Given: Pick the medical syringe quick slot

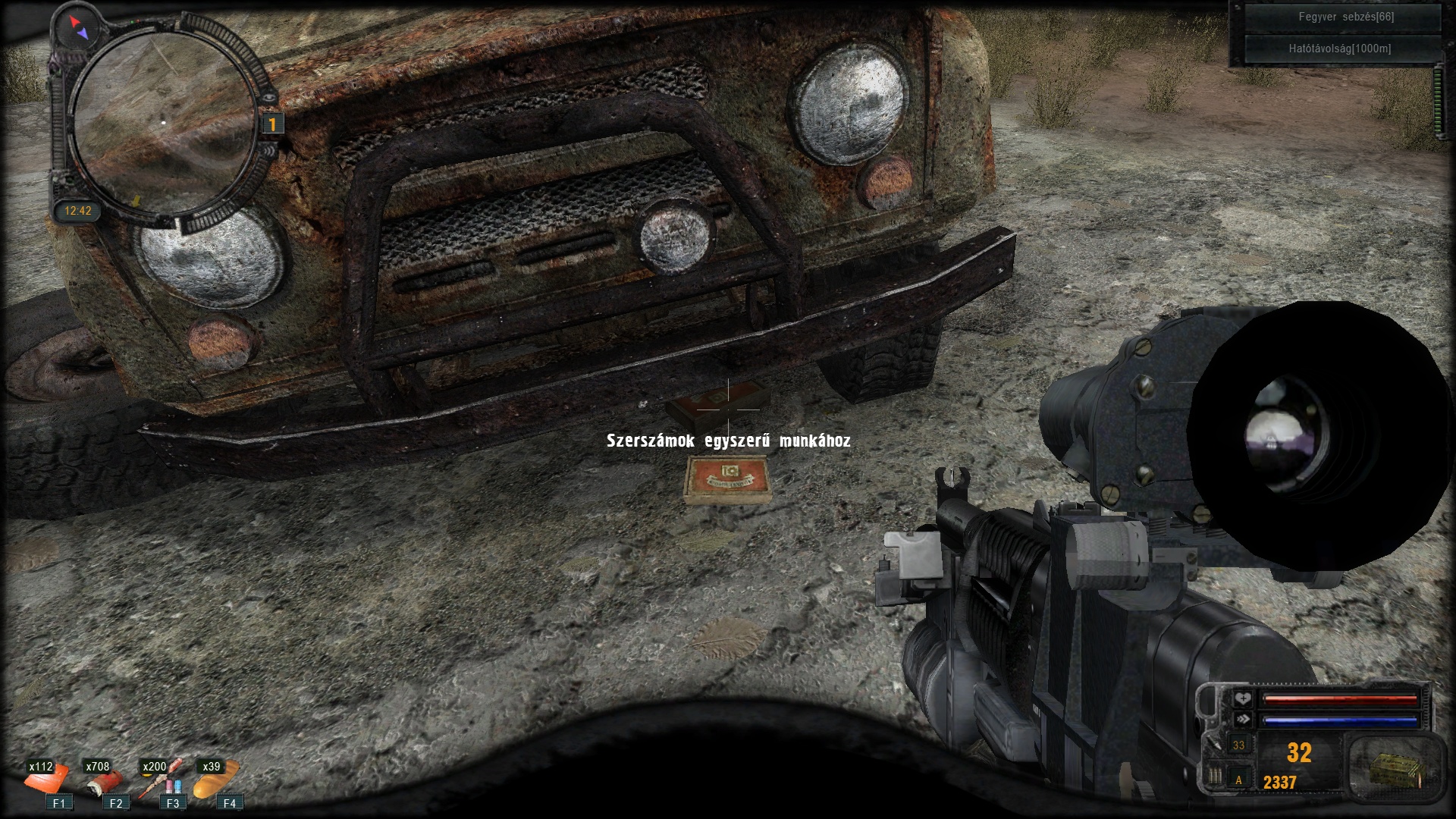Looking at the screenshot, I should click(161, 780).
